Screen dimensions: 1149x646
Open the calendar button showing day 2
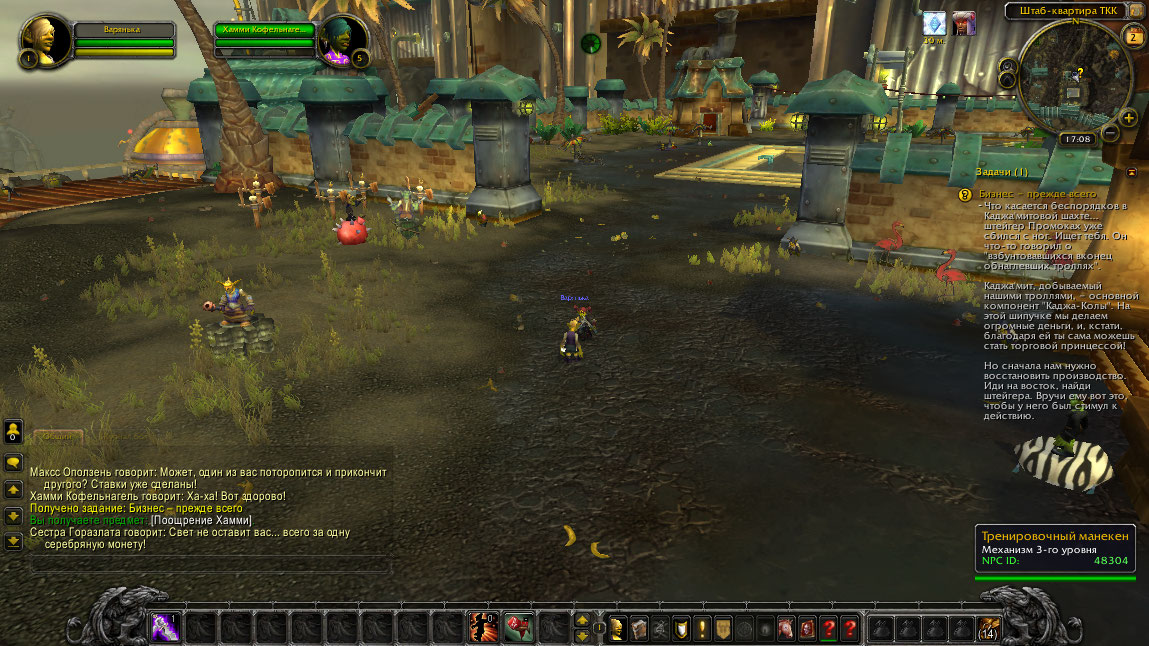1133,37
